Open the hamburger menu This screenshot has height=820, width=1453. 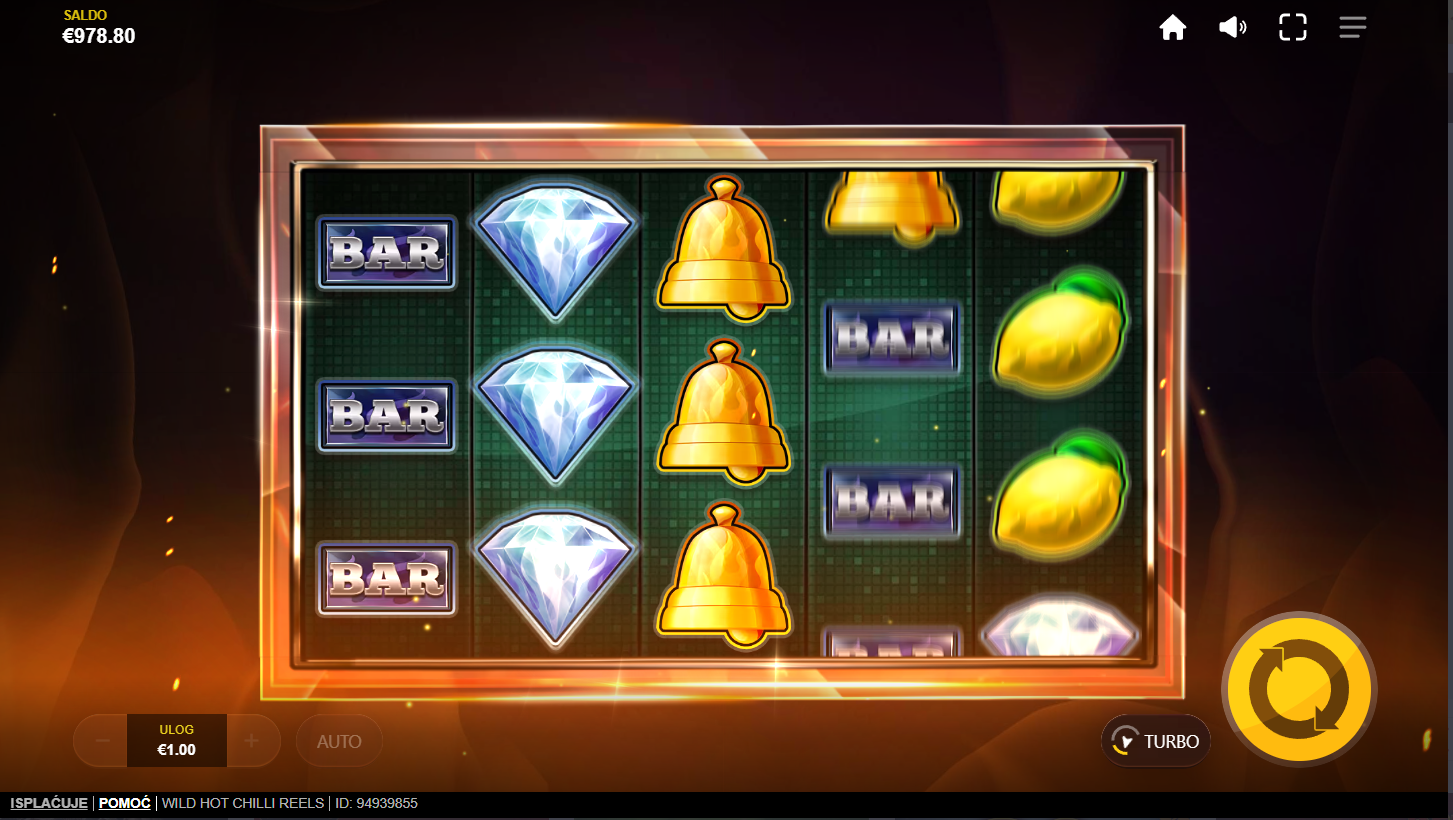(1352, 28)
